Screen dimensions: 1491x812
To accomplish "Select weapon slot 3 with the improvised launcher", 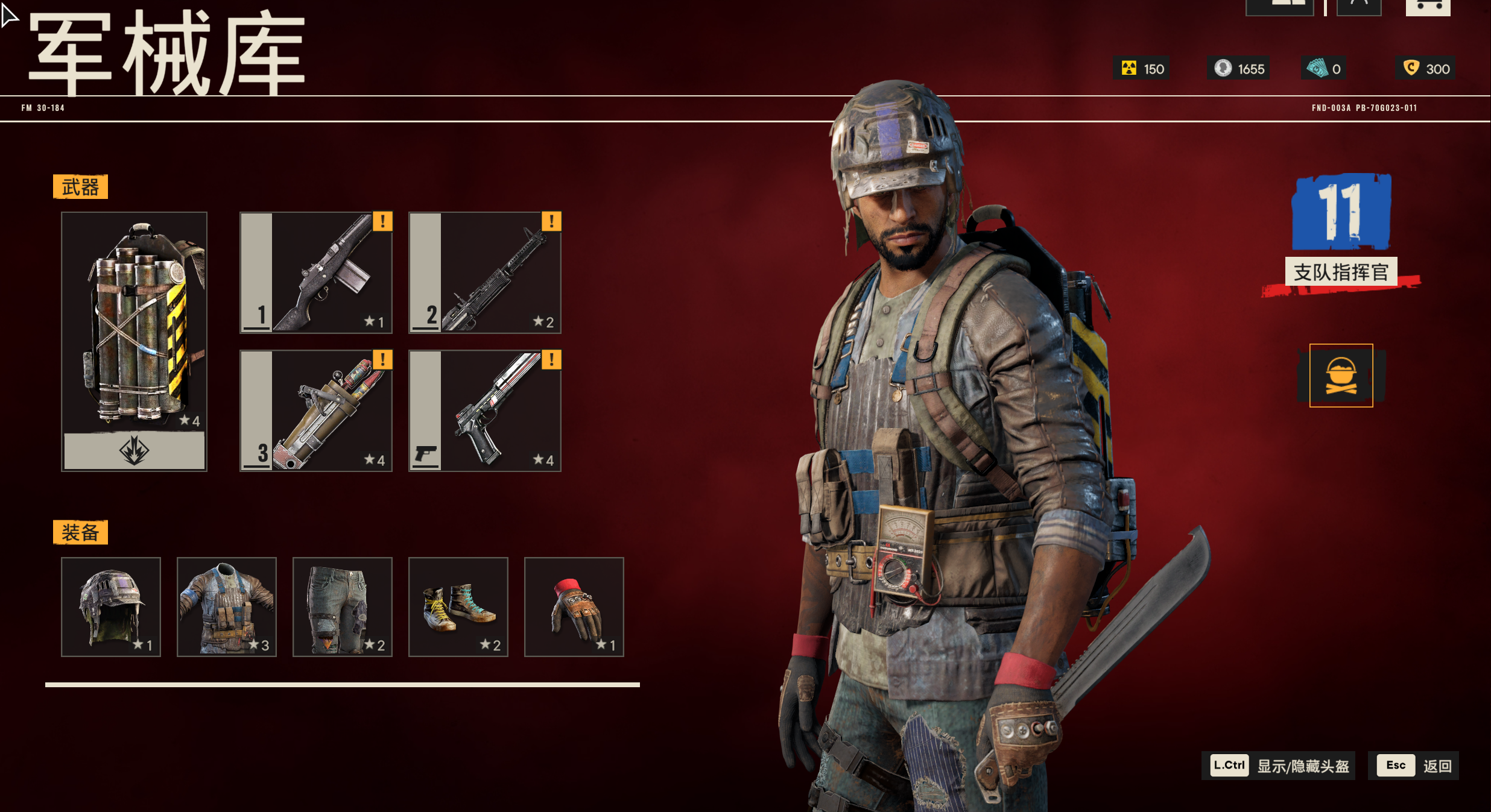I will pos(316,411).
